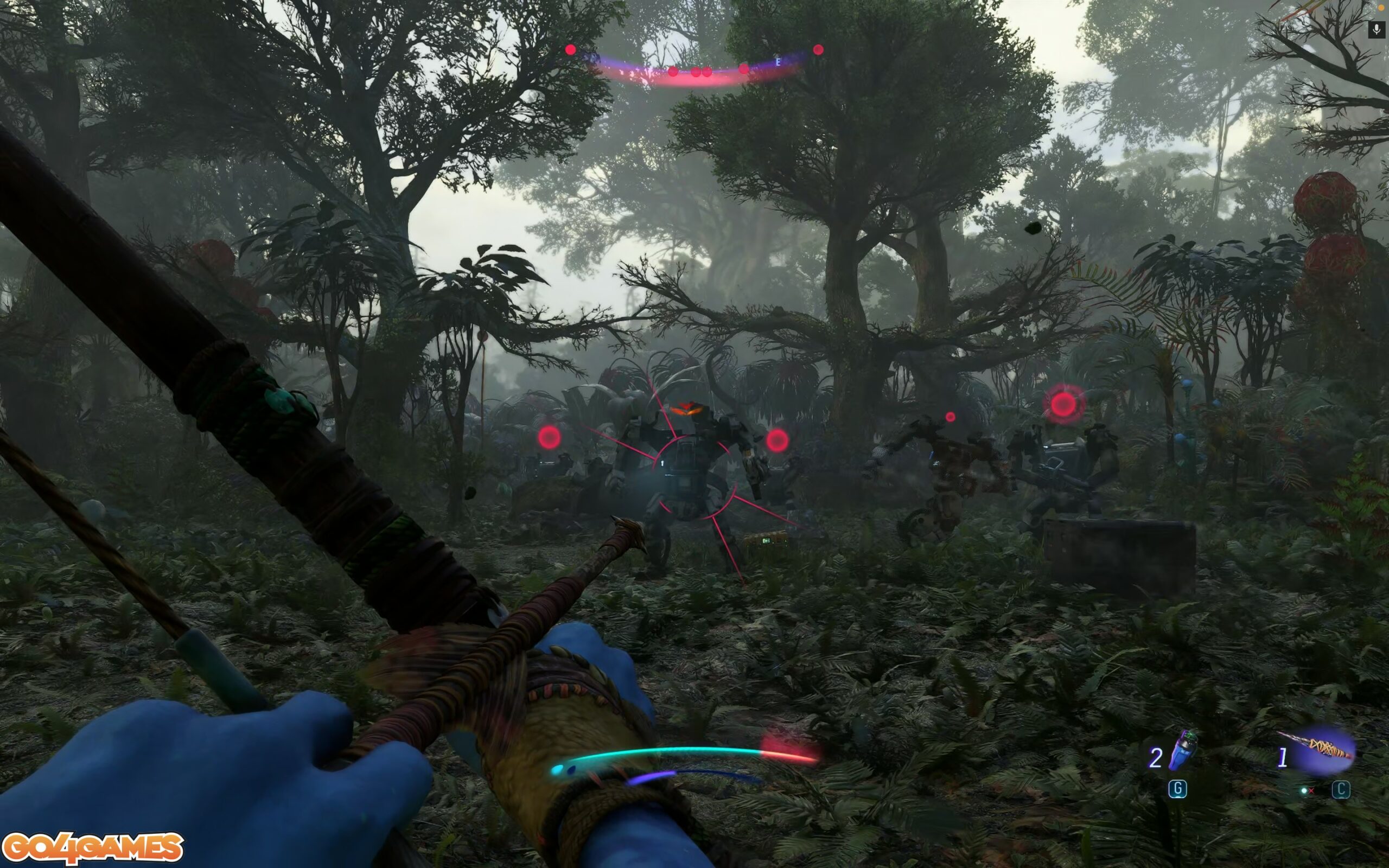1389x868 pixels.
Task: Select the blue grenade item icon
Action: 1182,751
